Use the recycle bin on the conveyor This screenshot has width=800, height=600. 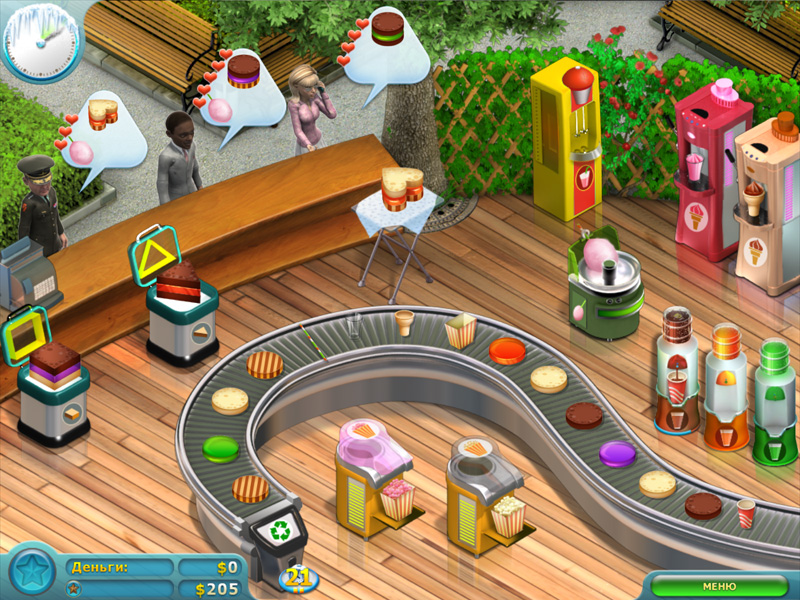click(x=273, y=528)
